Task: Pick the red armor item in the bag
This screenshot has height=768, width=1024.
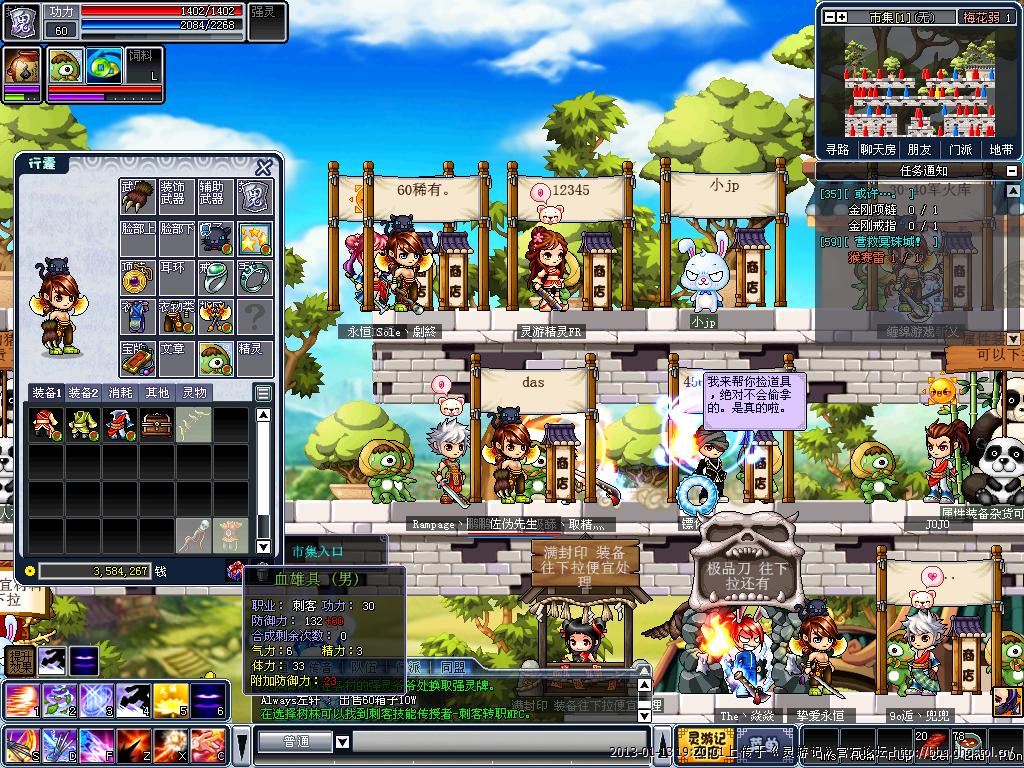Action: click(120, 424)
